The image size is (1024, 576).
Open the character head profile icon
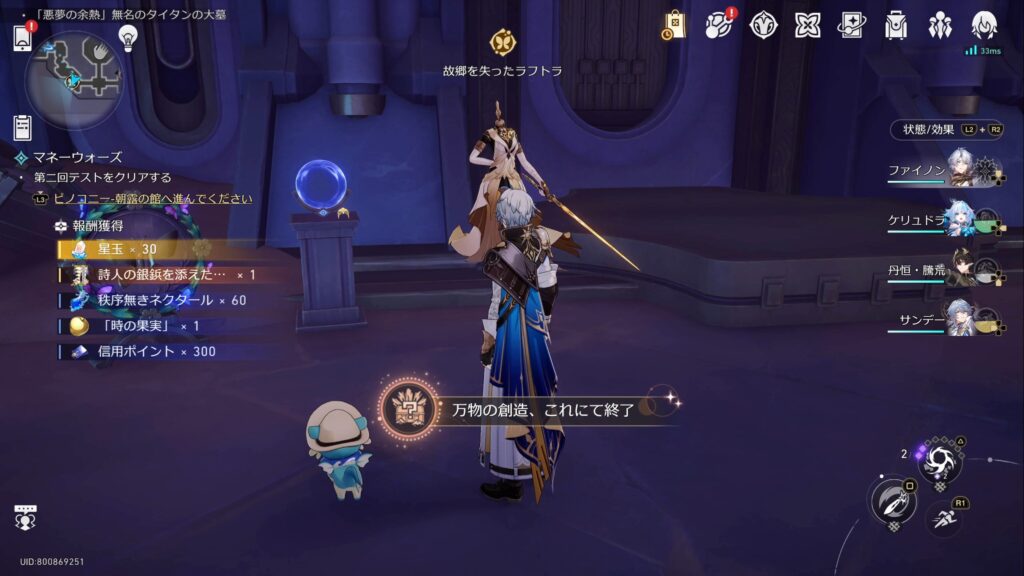pyautogui.click(x=984, y=25)
